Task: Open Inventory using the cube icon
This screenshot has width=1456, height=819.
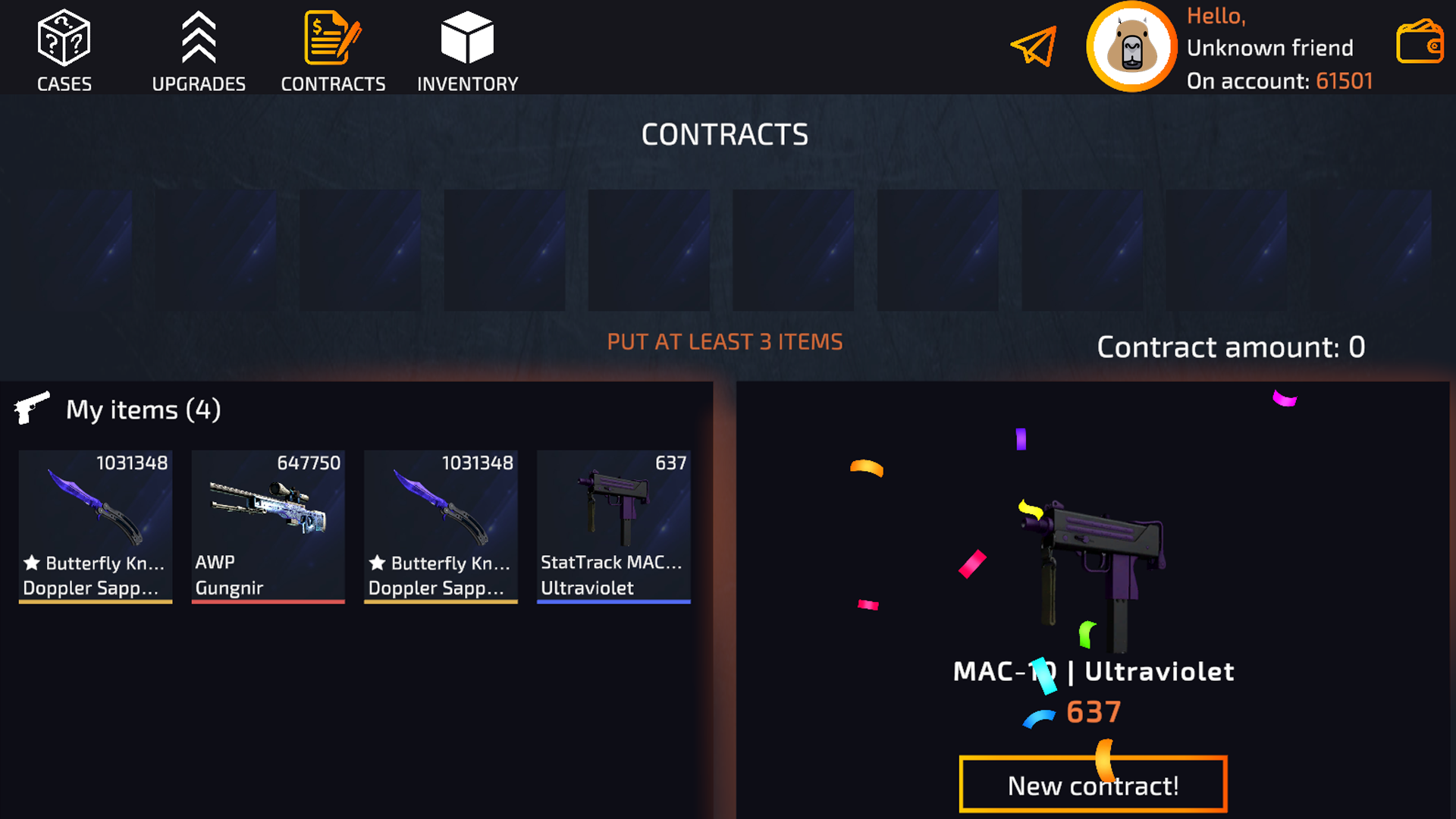Action: [466, 36]
